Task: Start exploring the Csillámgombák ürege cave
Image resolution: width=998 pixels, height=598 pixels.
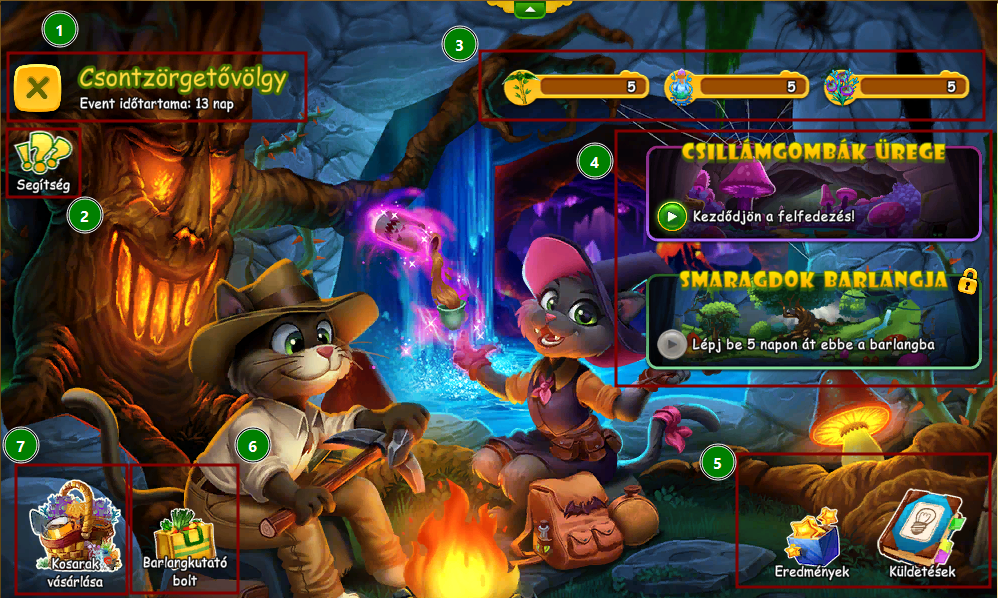Action: tap(672, 215)
